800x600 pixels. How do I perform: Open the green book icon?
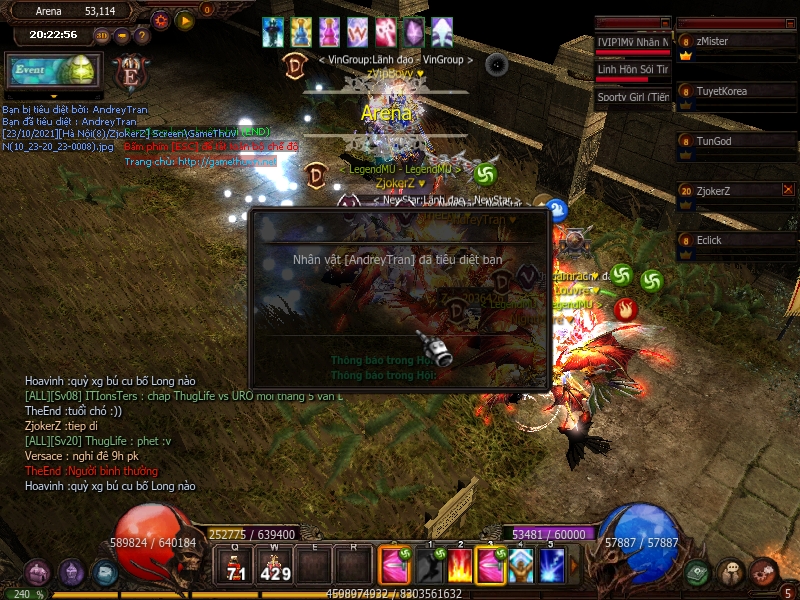(698, 573)
